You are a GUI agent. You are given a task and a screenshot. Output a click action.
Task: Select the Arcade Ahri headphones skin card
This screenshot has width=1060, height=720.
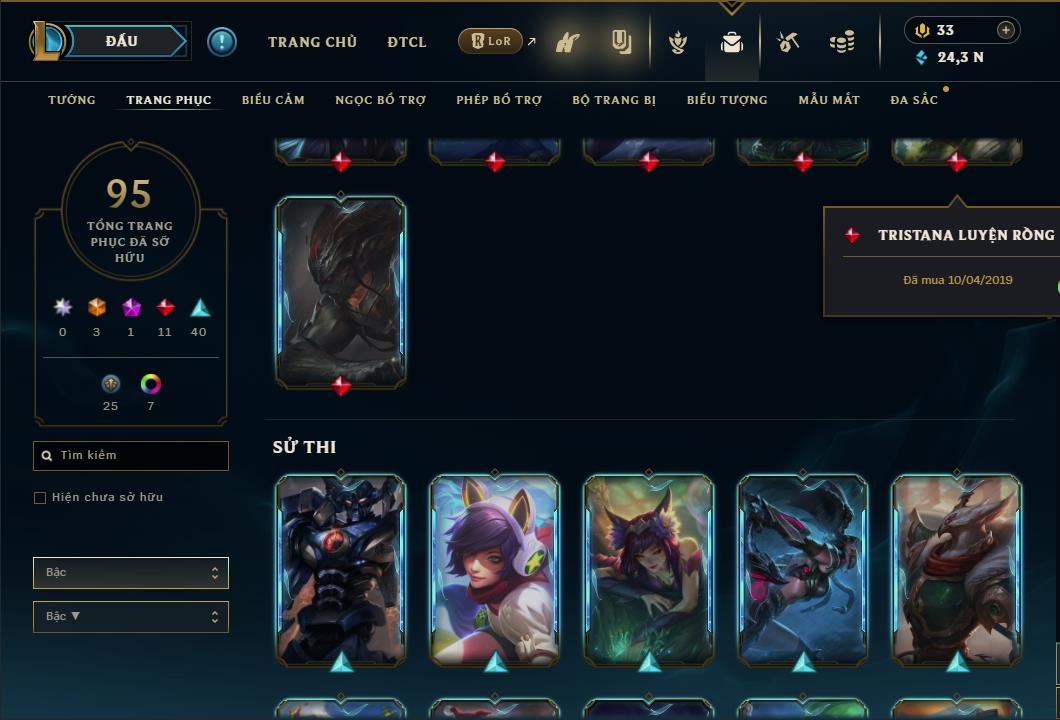(495, 570)
